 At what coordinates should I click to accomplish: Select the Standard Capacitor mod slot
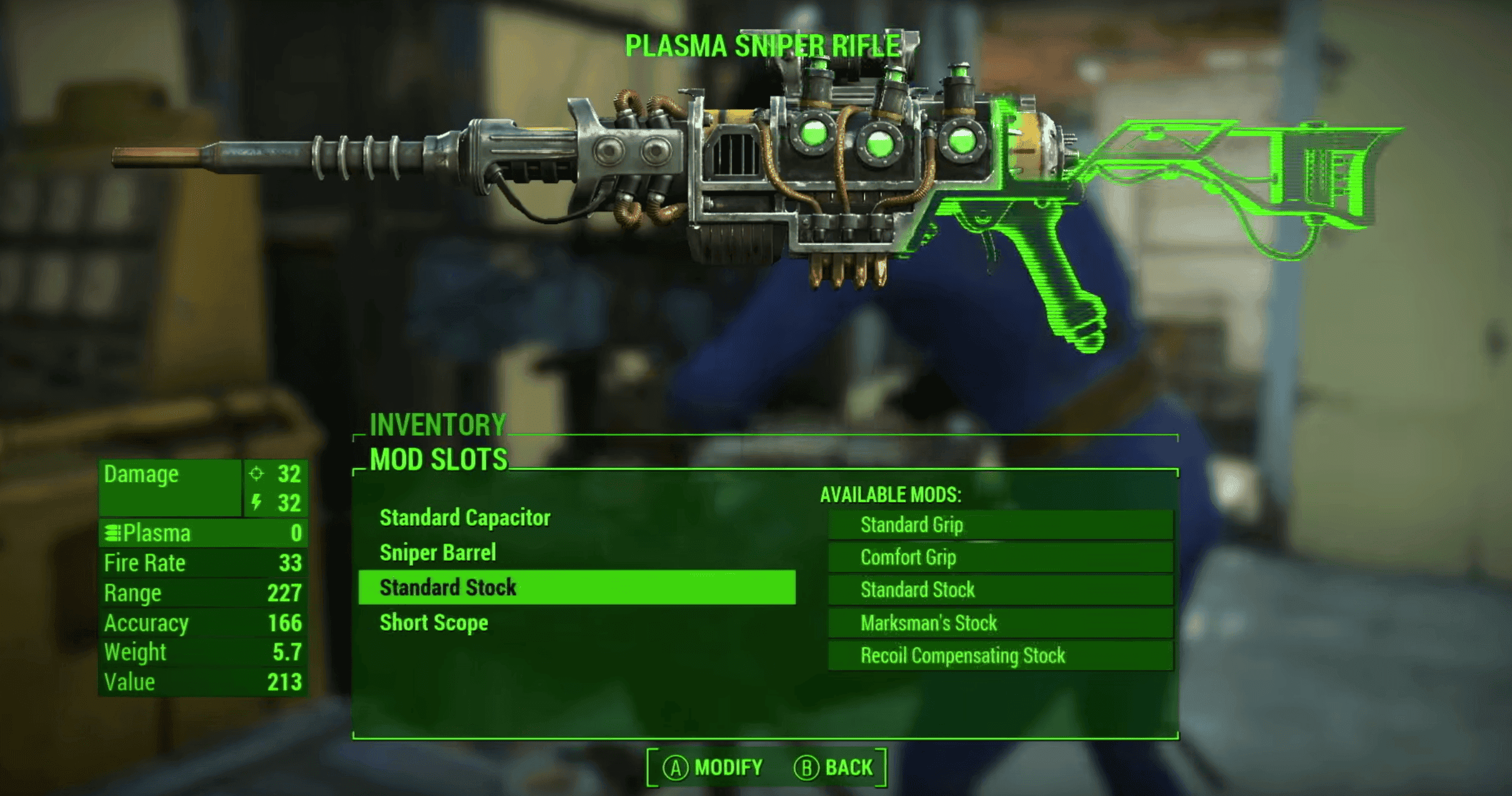pyautogui.click(x=465, y=518)
